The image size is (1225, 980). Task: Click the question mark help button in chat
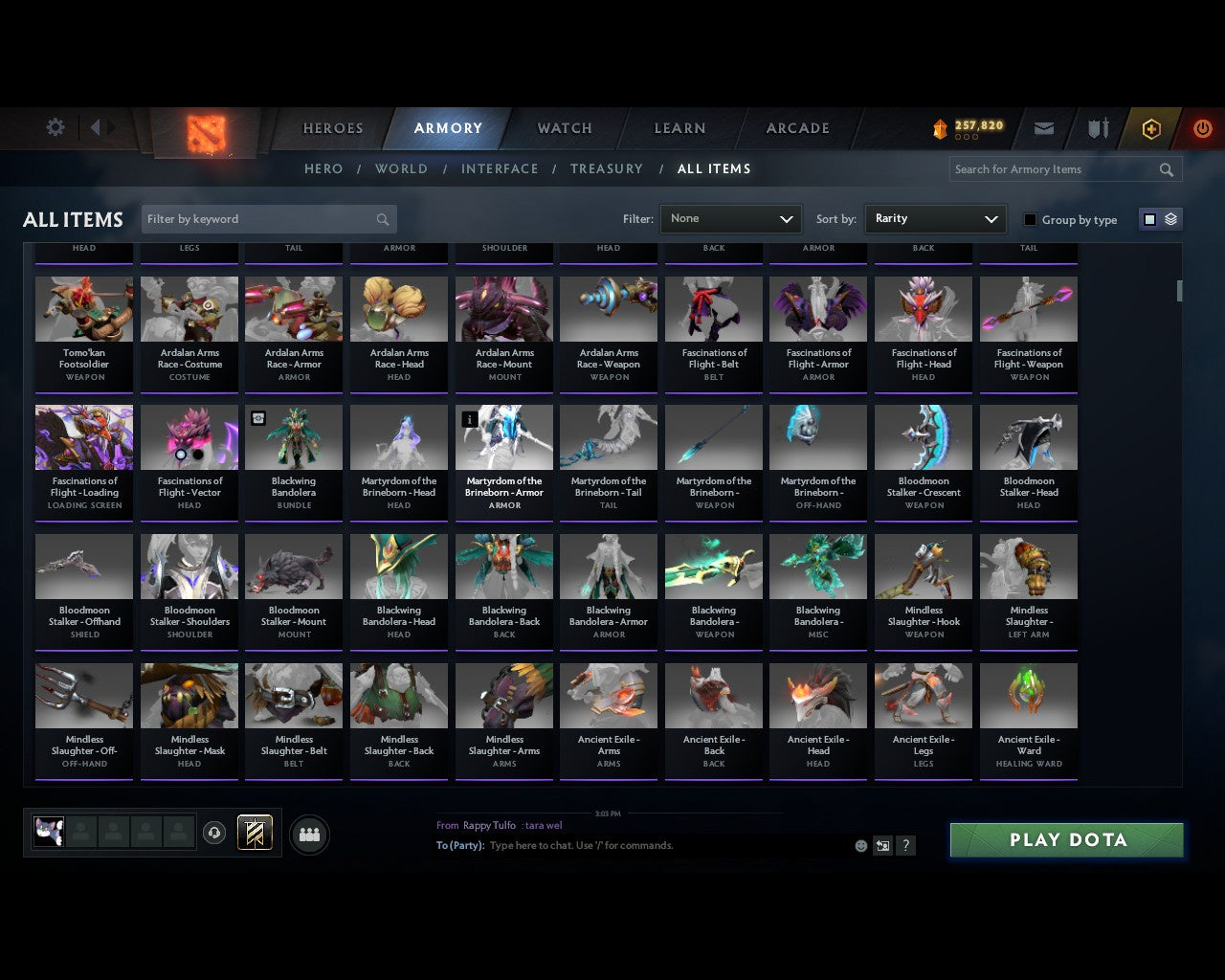pos(905,846)
